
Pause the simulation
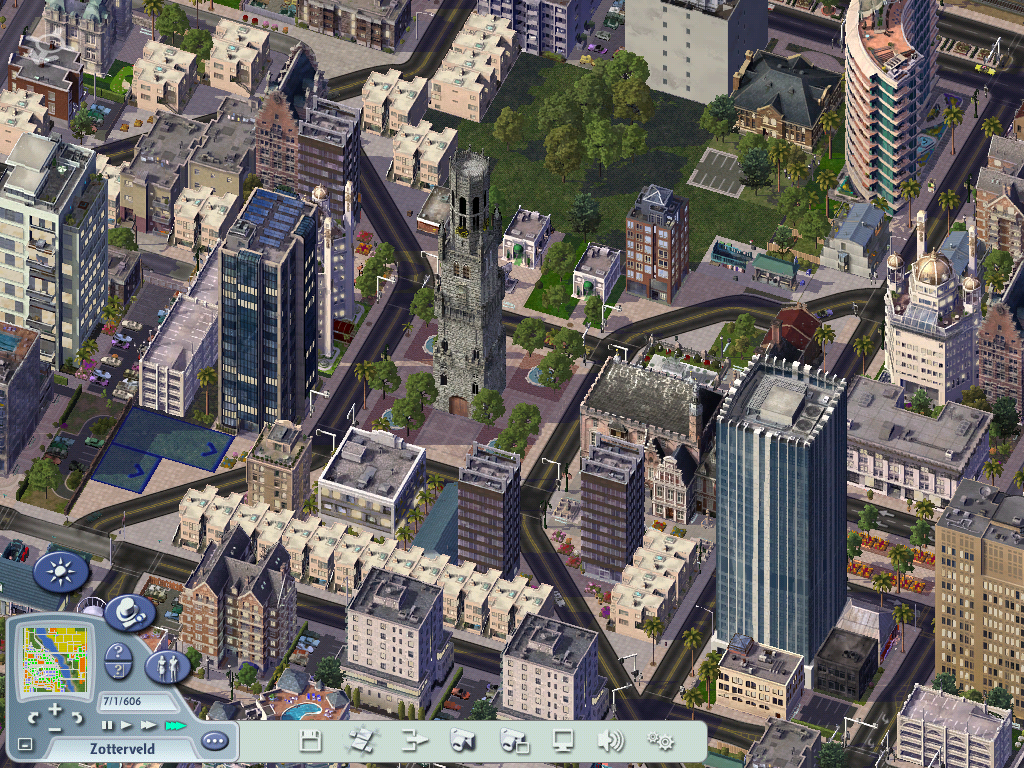106,724
